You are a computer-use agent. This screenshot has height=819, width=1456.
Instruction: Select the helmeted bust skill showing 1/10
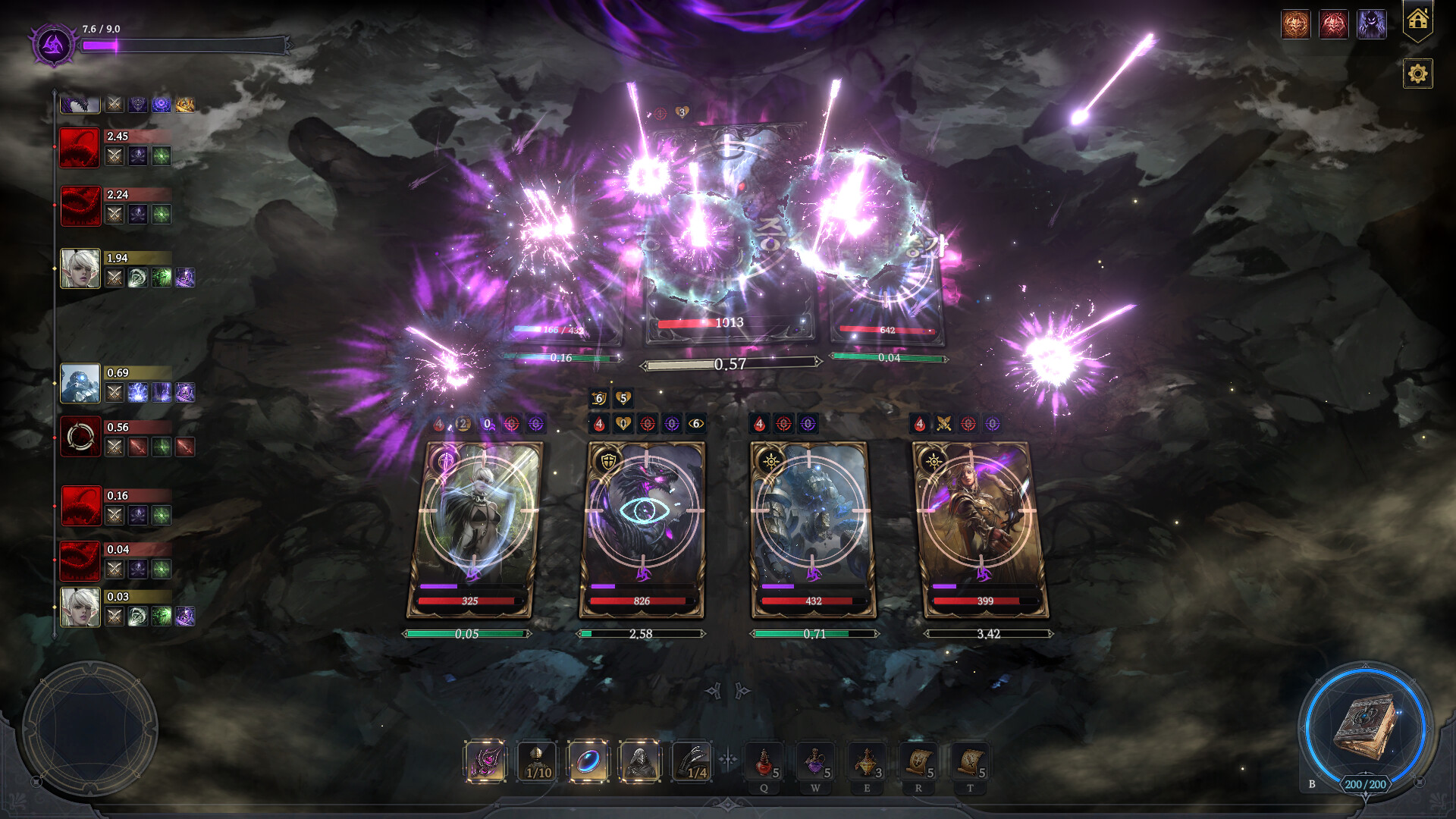537,761
